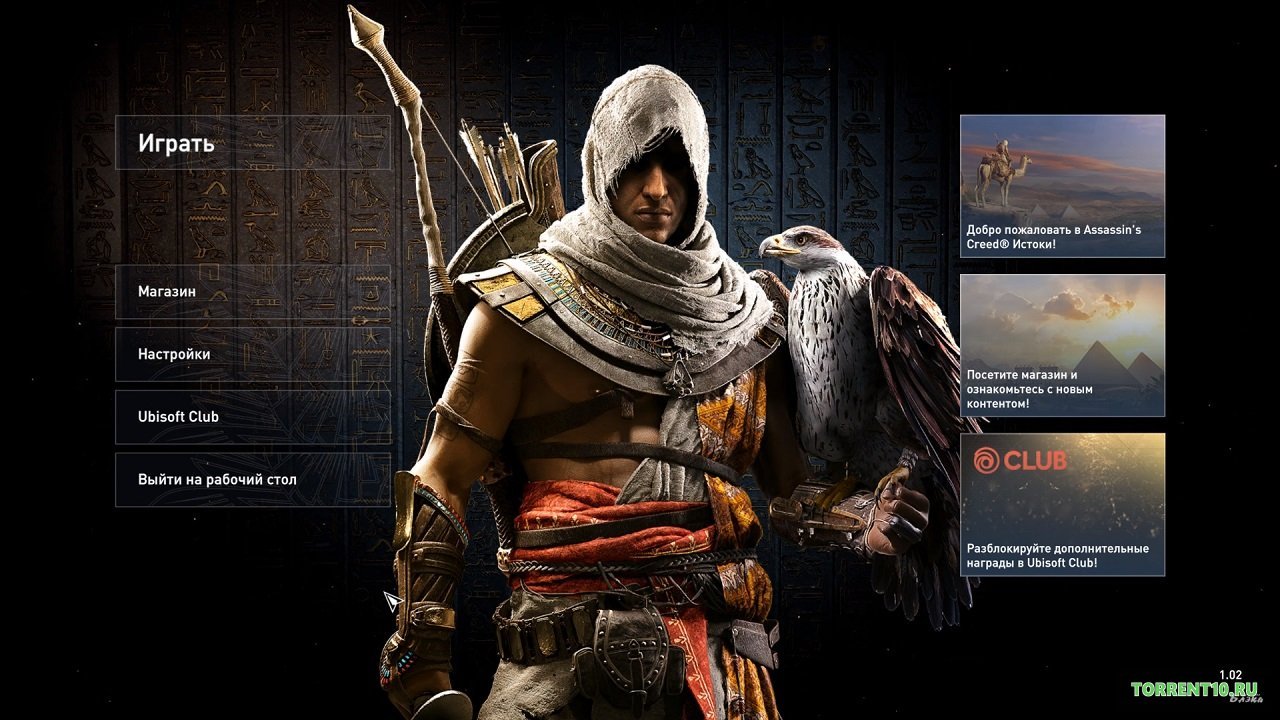
Task: Select the second news card with pyramids
Action: click(x=1062, y=345)
